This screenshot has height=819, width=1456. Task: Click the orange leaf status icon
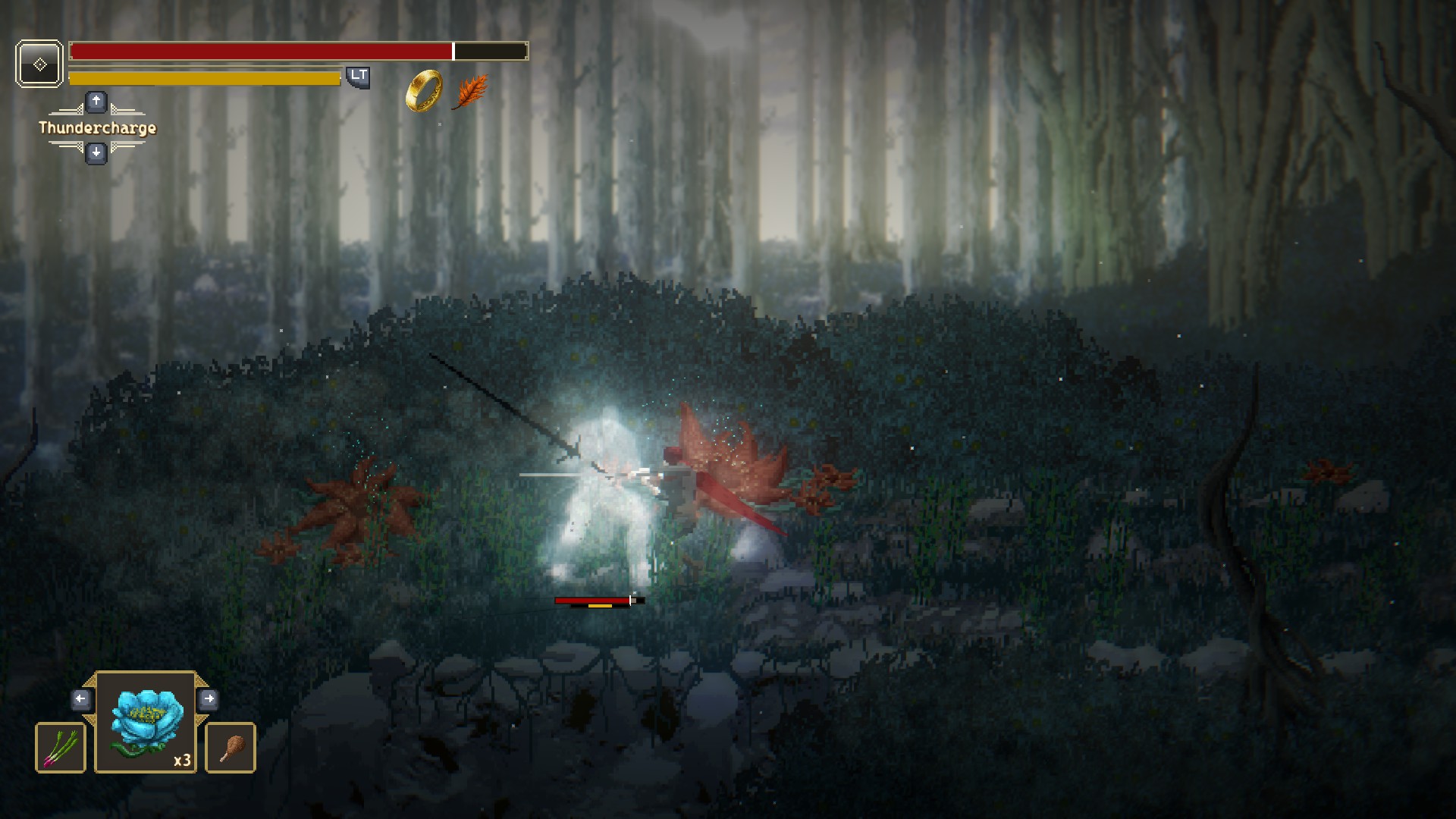(469, 93)
